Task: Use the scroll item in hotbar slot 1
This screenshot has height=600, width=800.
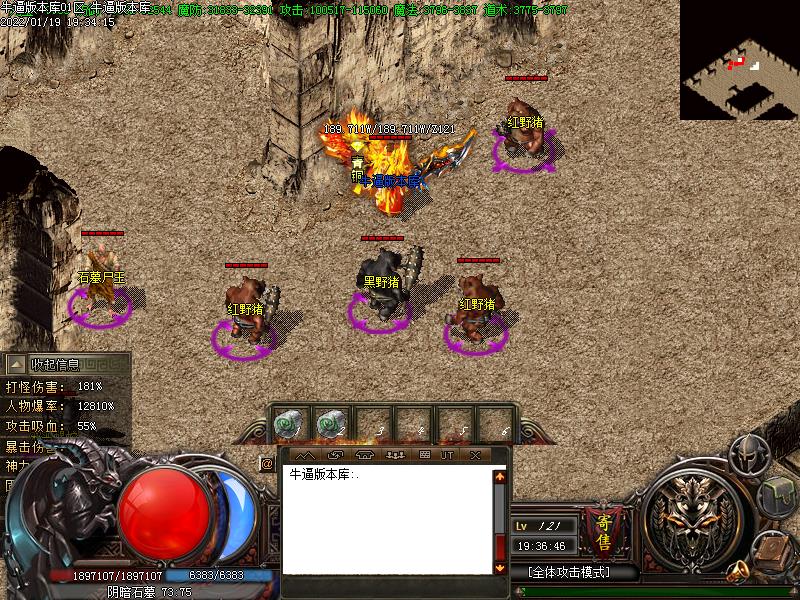Action: [289, 425]
